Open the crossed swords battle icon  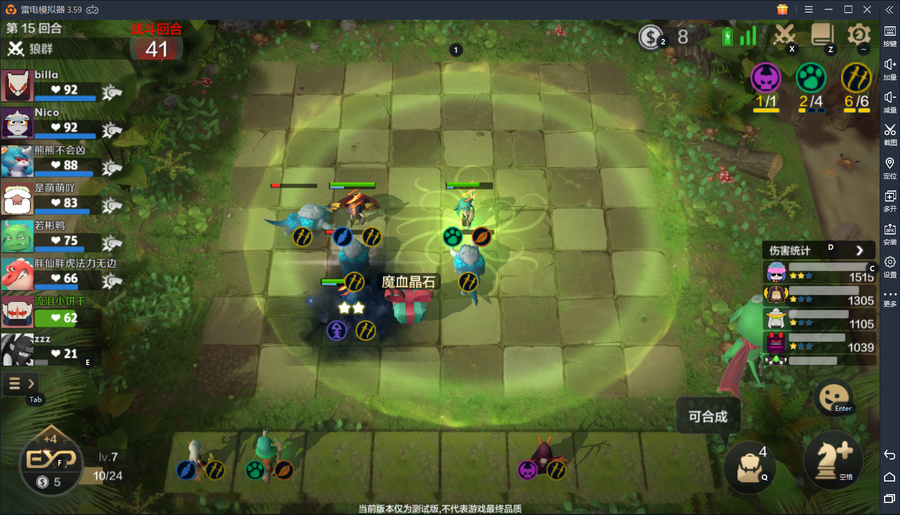[785, 36]
